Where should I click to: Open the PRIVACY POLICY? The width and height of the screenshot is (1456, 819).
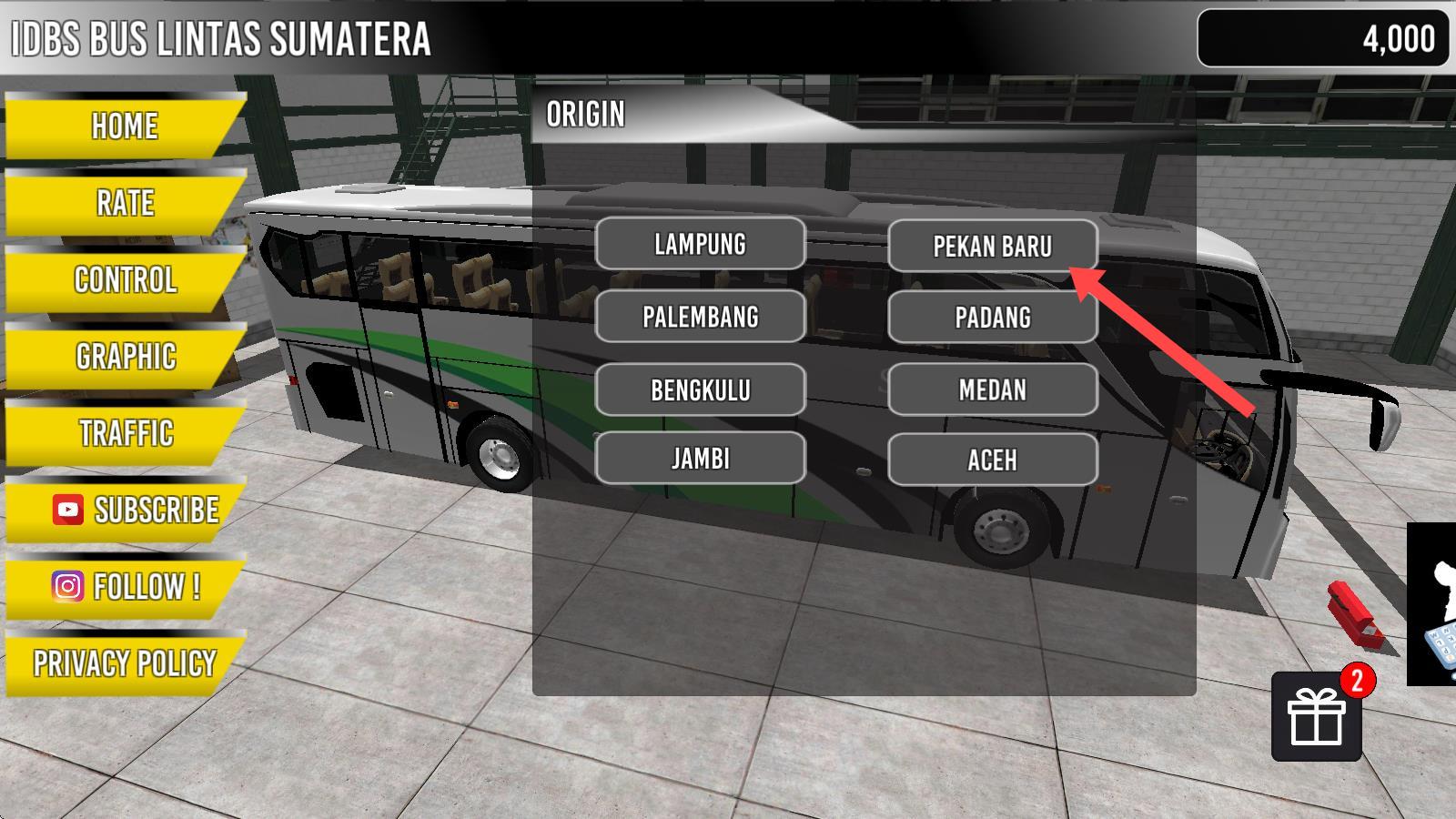click(x=125, y=663)
